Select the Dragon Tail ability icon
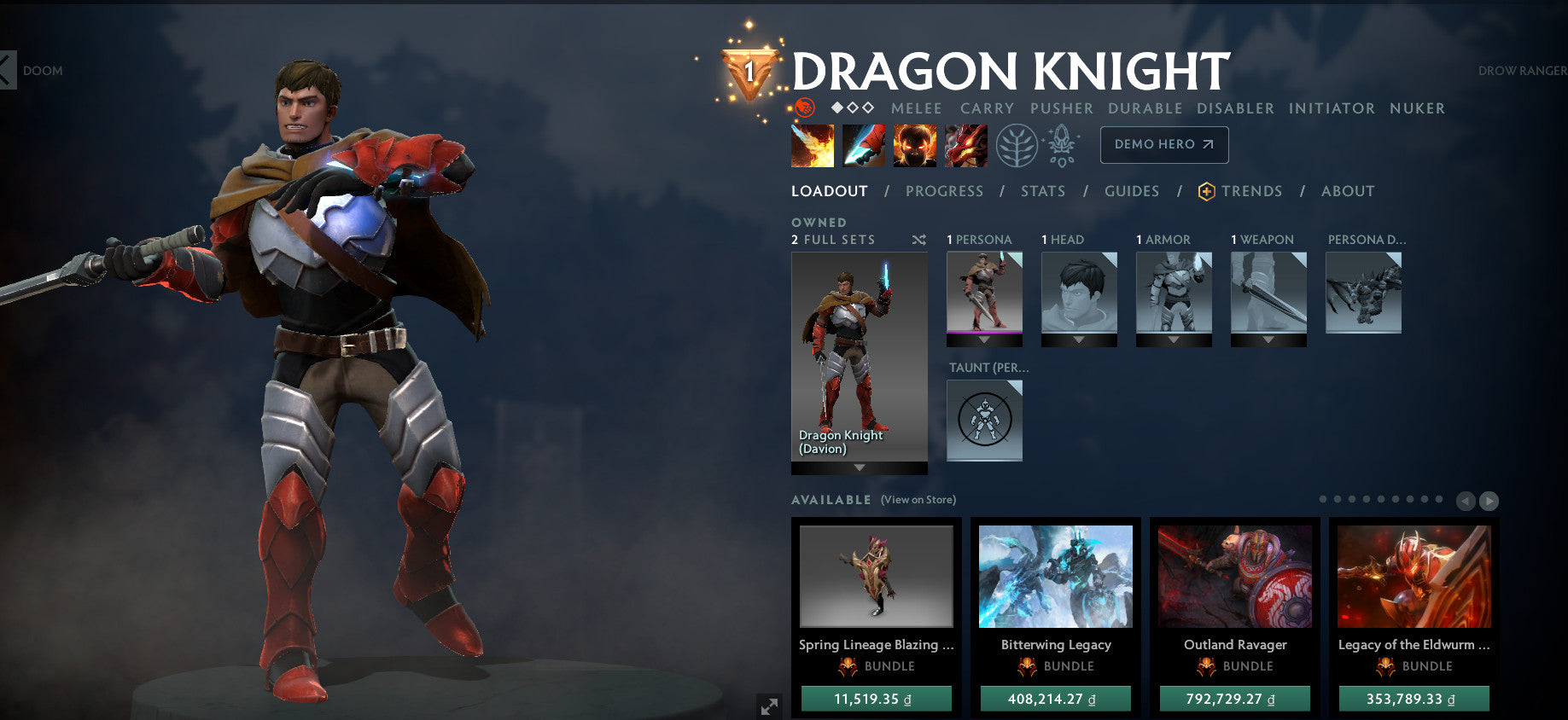Screen dimensions: 1568x720 tap(863, 145)
